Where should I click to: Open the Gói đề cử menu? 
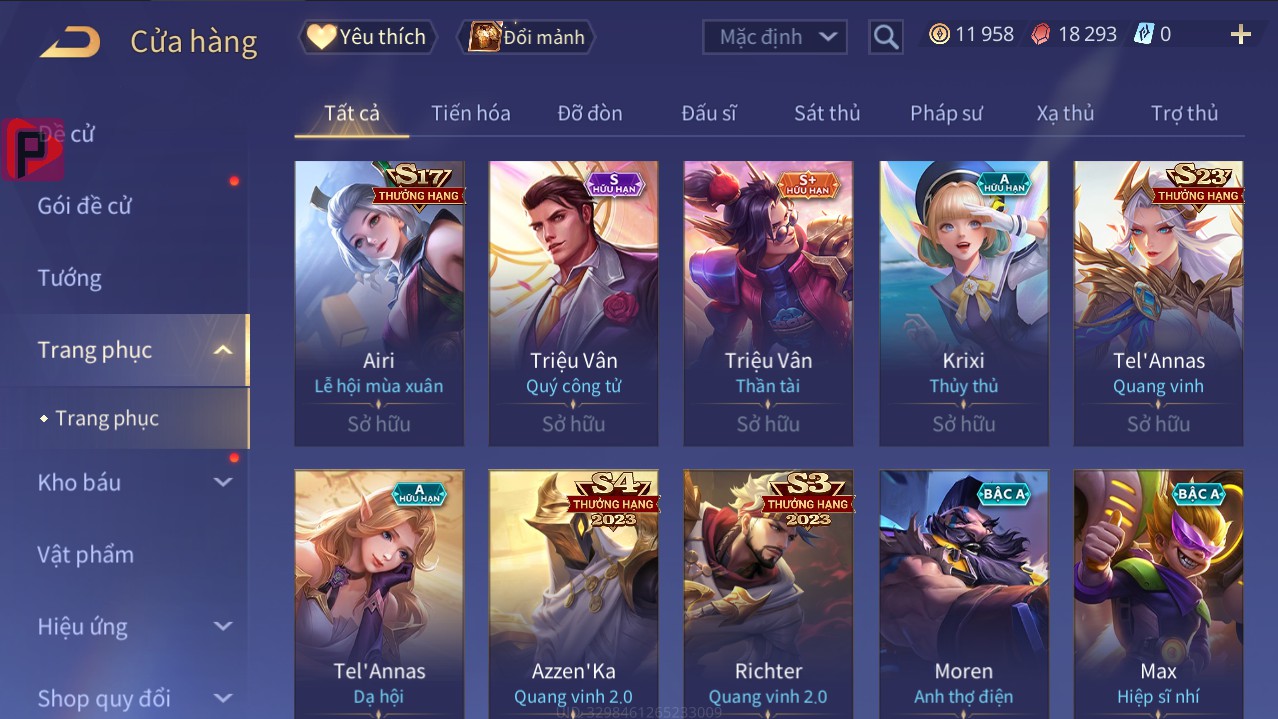click(x=85, y=206)
